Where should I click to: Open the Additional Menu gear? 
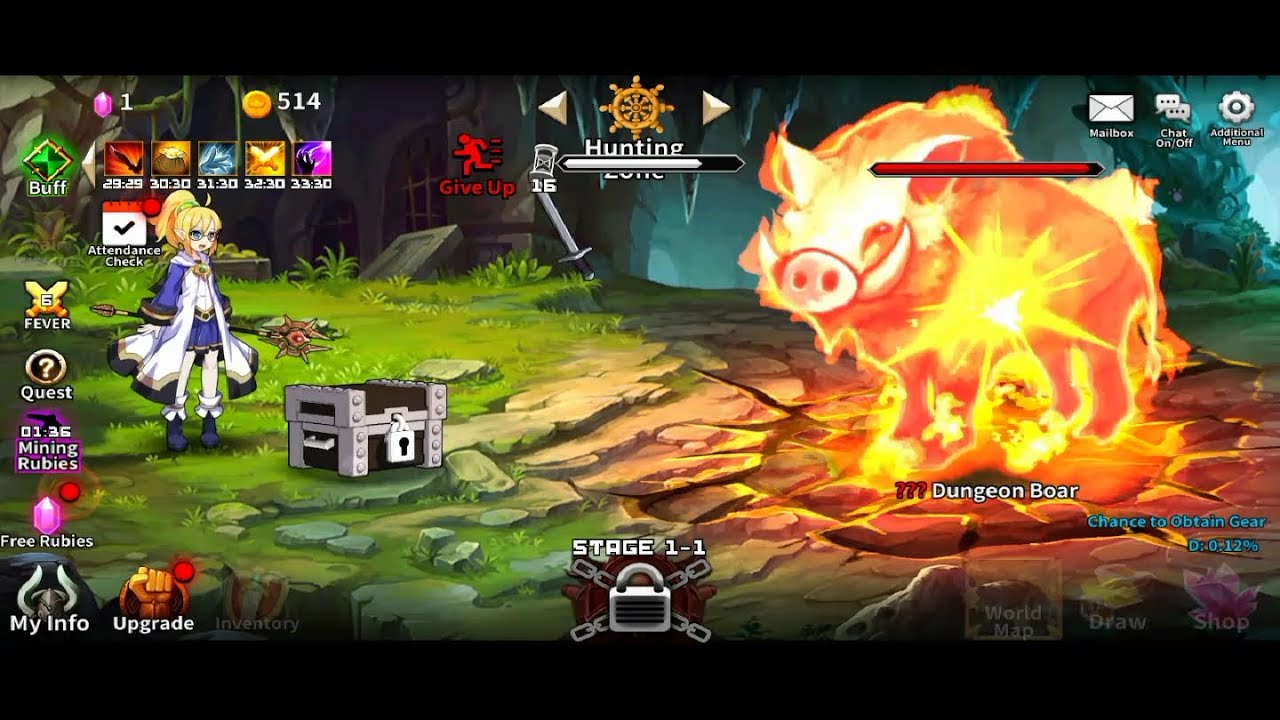[x=1236, y=114]
